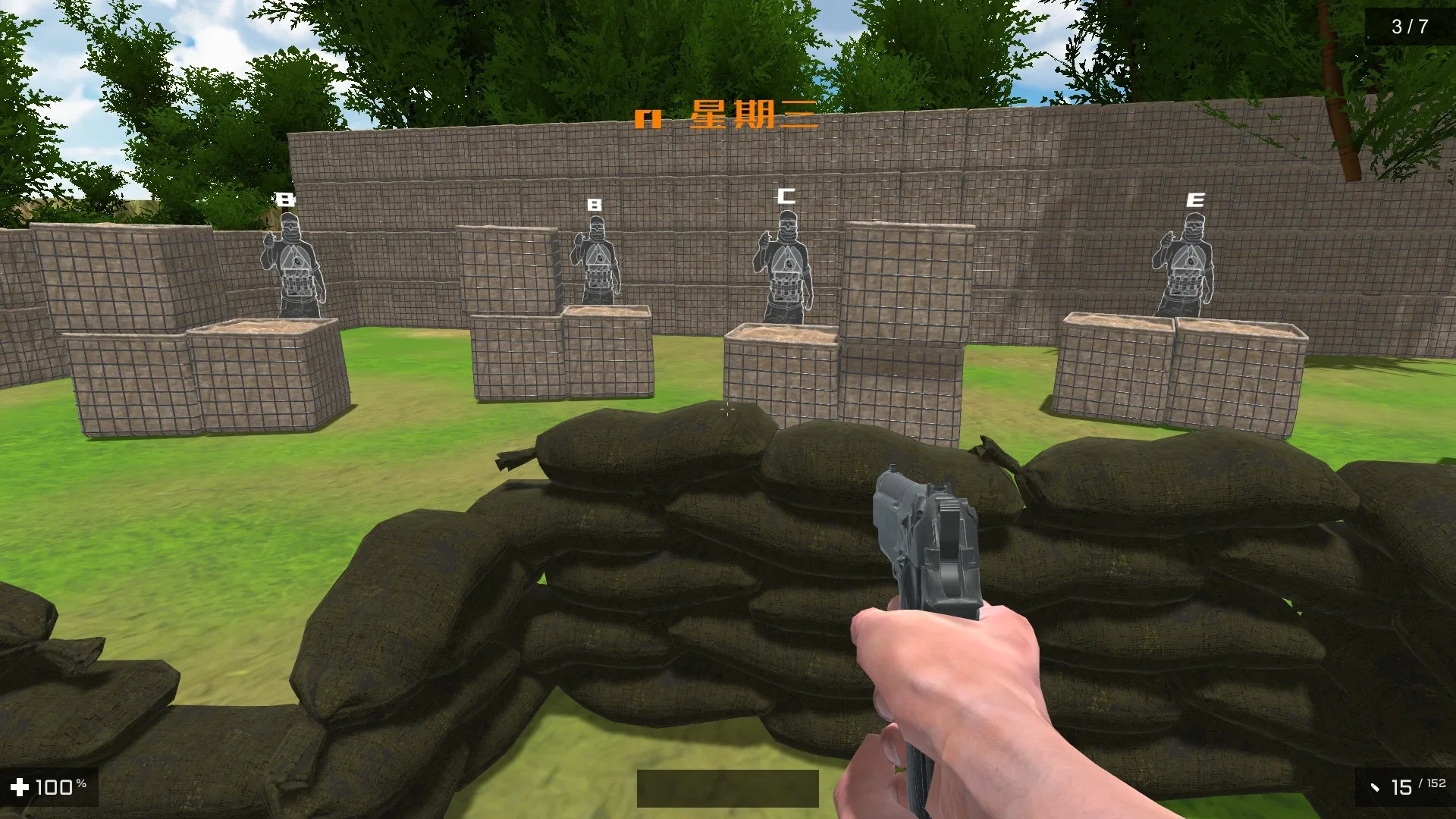Toggle target C by clicking its letter label

coord(786,195)
